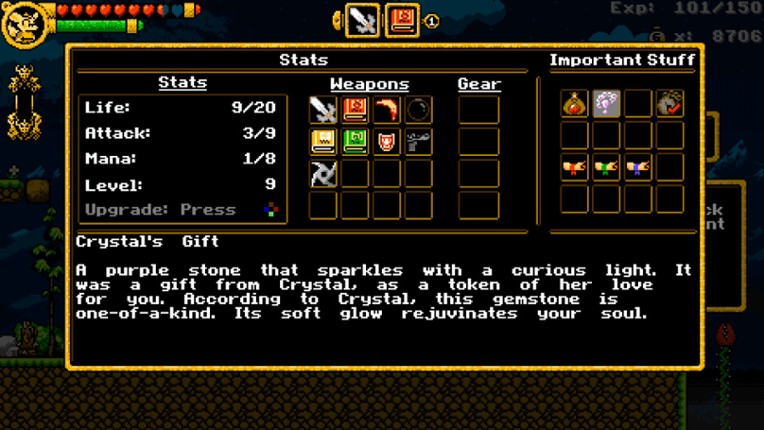764x430 pixels.
Task: Select the silver shuriken weapon
Action: pos(322,174)
